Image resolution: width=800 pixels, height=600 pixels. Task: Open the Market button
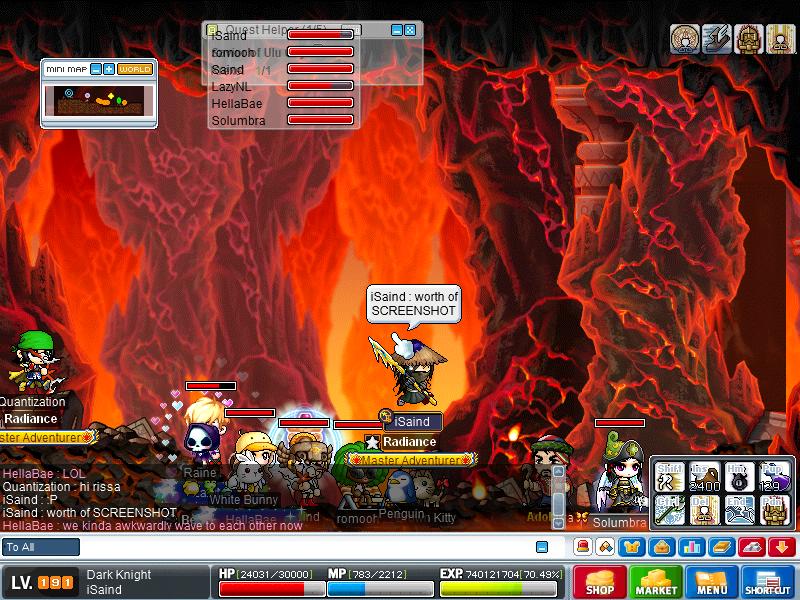[x=655, y=582]
